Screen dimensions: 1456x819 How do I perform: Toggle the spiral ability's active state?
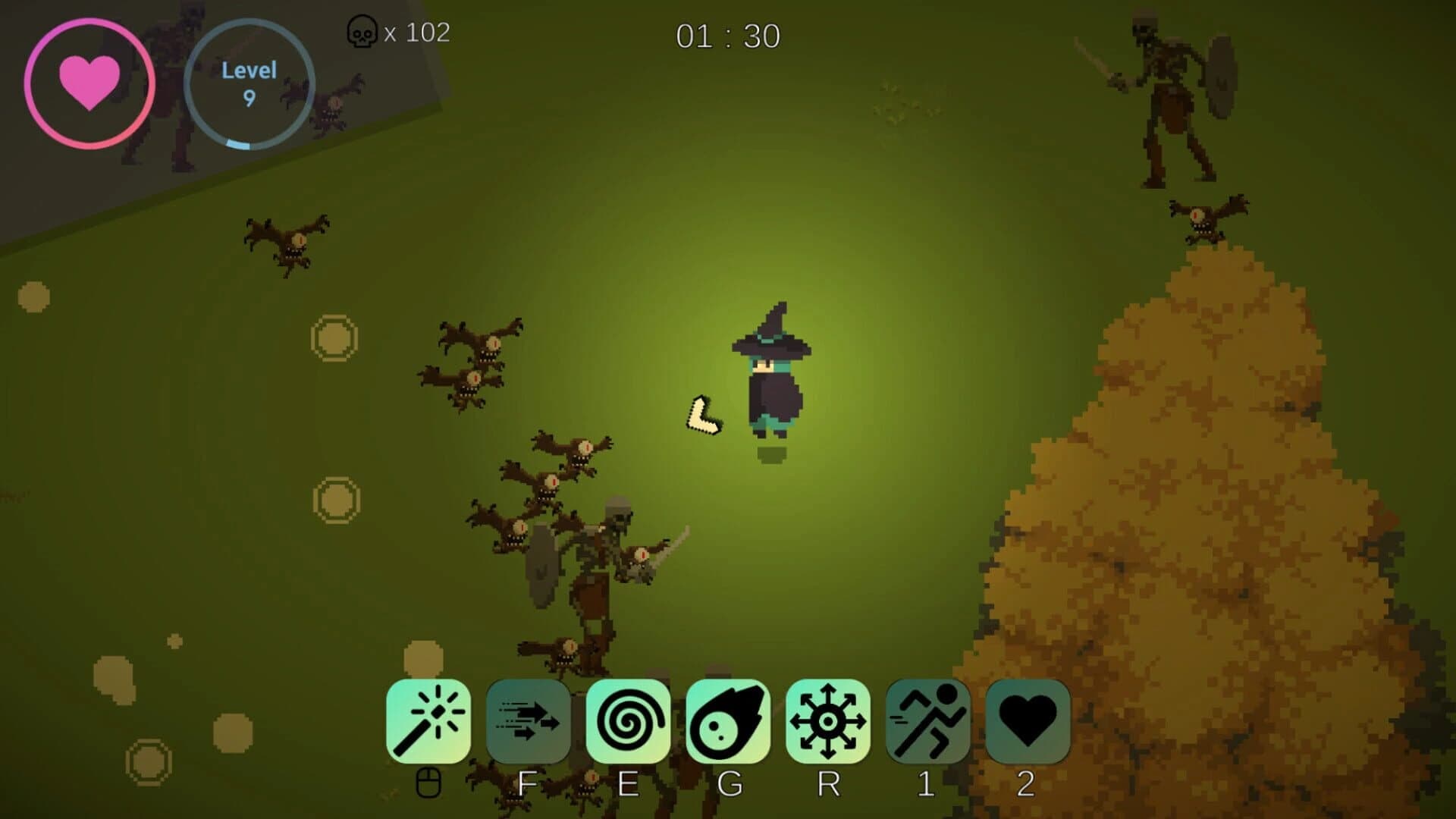click(632, 720)
